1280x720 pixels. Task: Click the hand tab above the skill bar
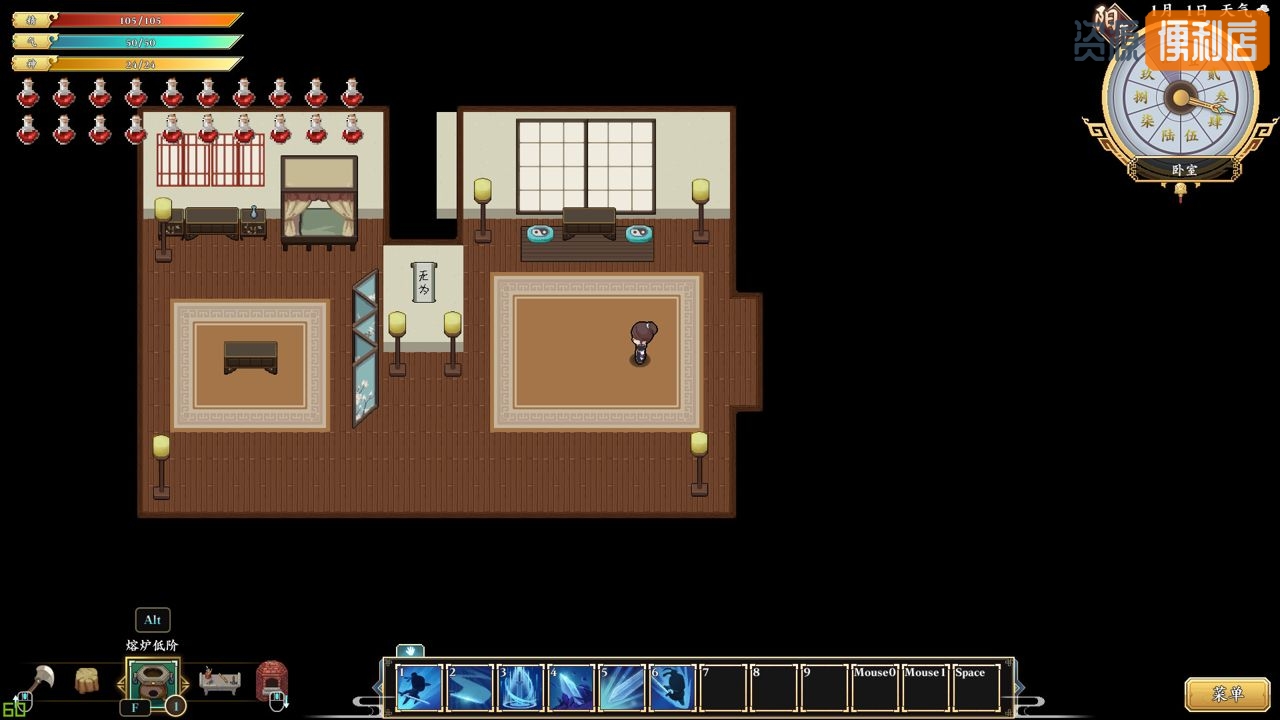pos(410,651)
